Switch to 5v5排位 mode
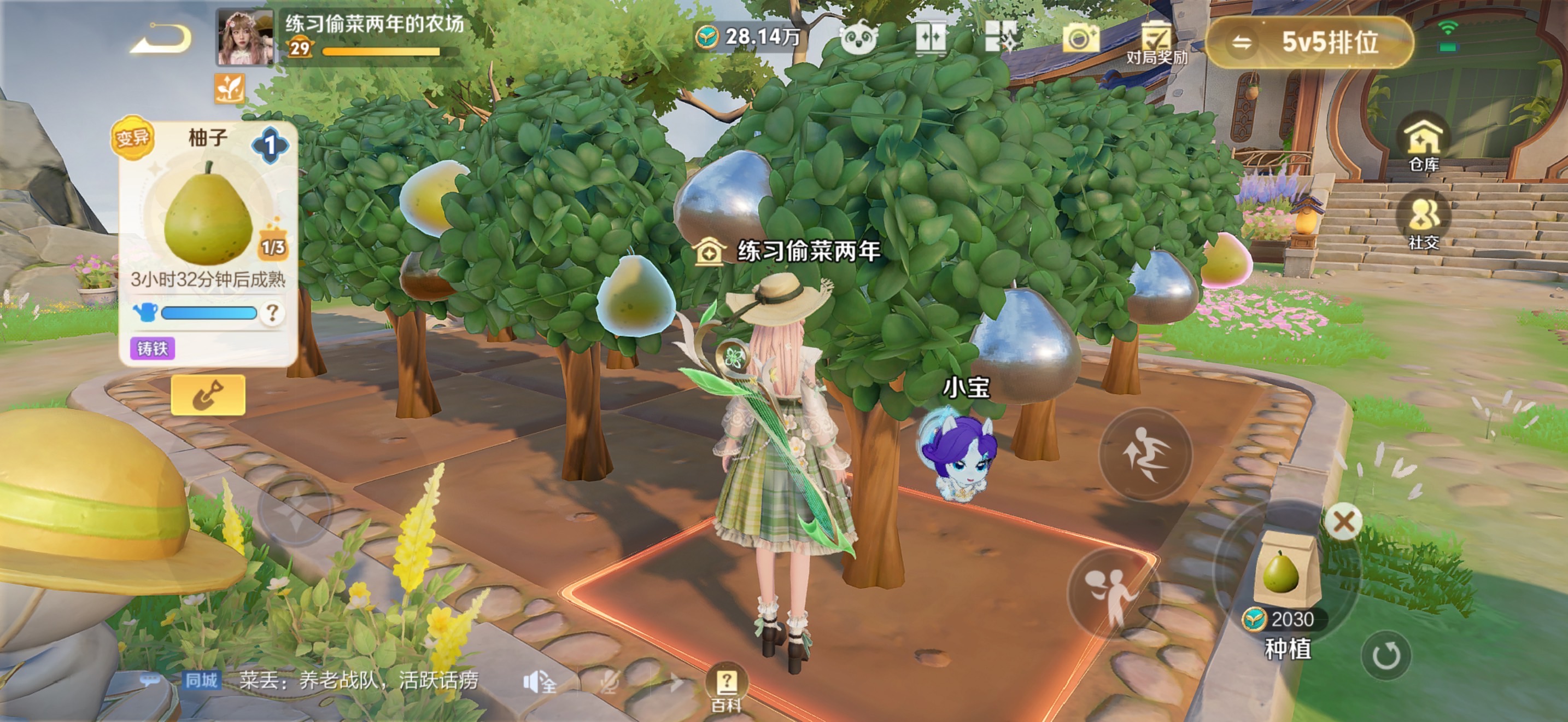Screen dimensions: 1568x722 click(1309, 43)
